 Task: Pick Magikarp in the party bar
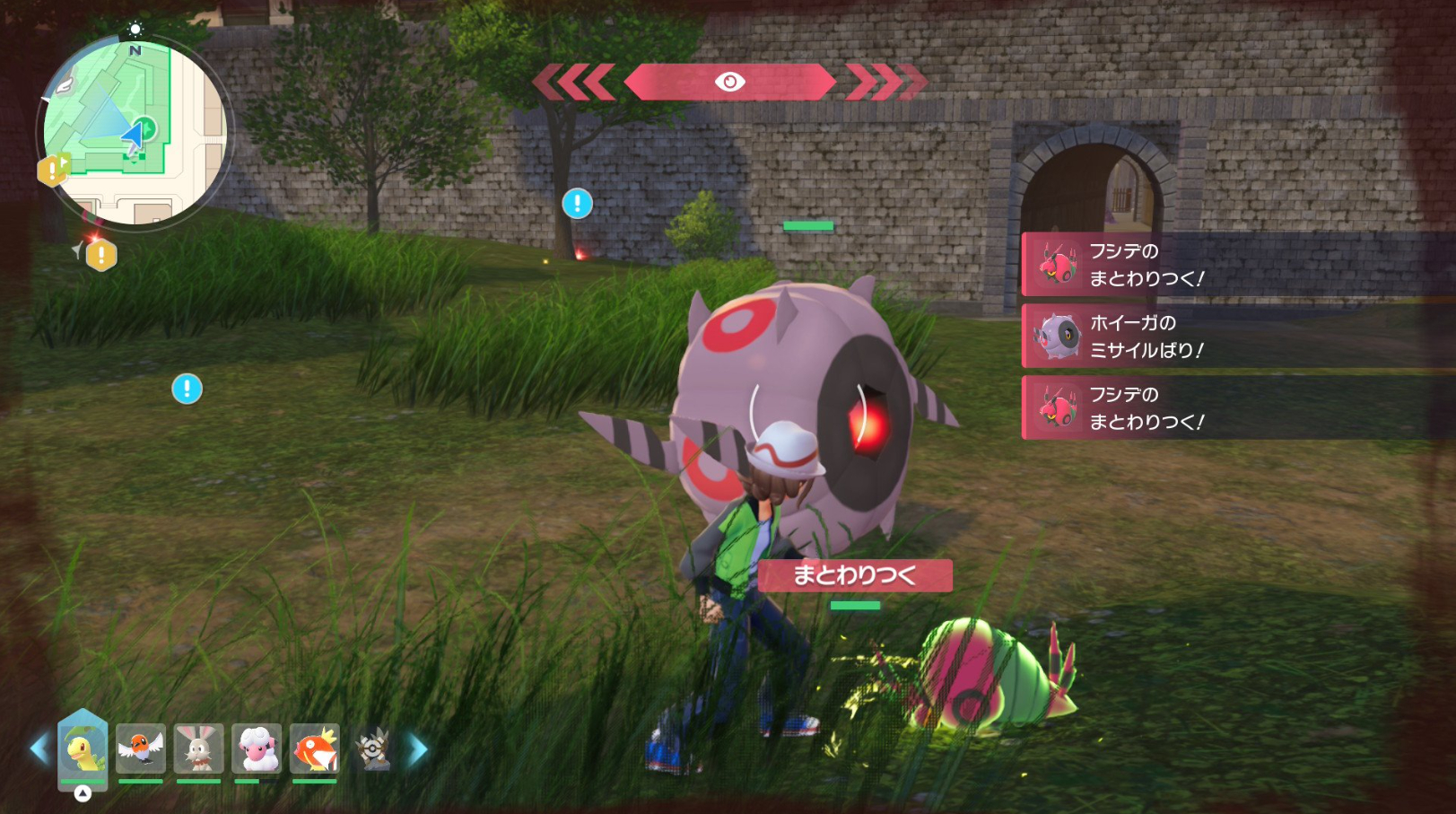[315, 748]
